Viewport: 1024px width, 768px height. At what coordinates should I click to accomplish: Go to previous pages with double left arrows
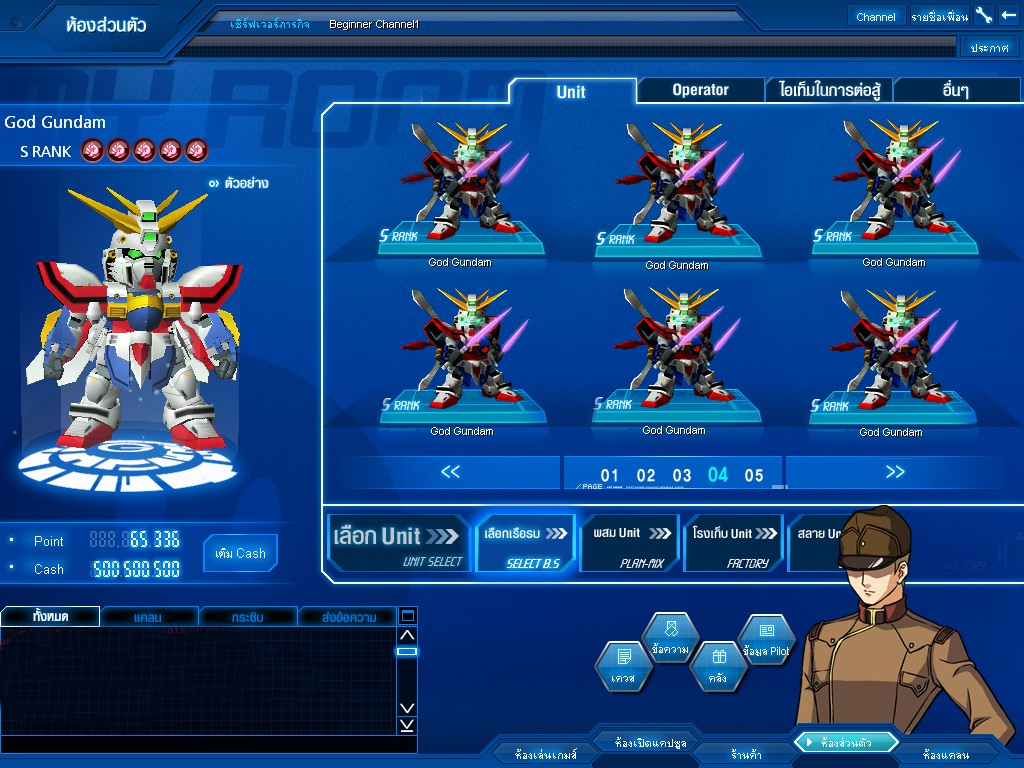point(451,472)
